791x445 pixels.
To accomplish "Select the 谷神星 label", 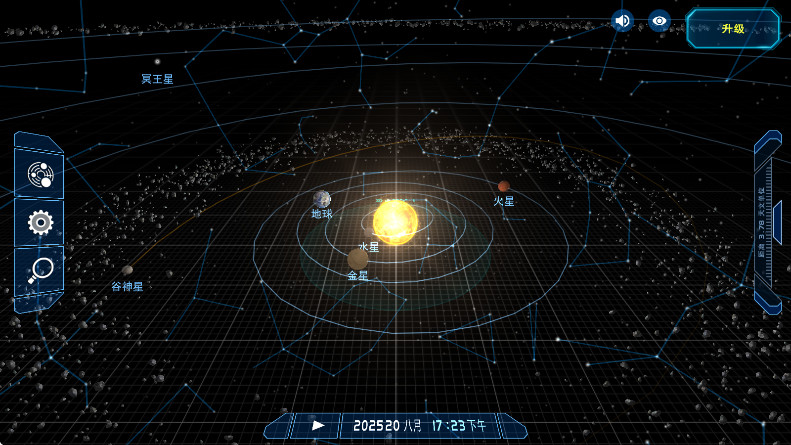I will [x=127, y=287].
